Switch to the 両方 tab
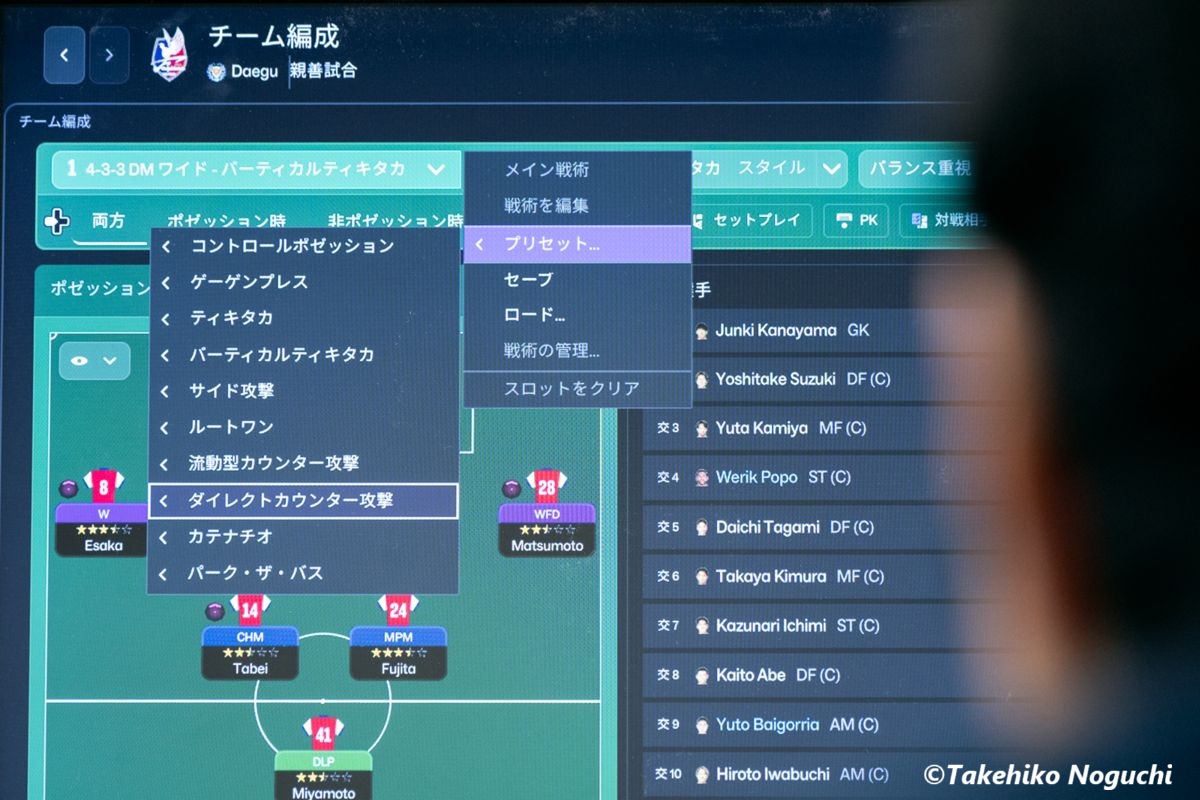 point(108,221)
